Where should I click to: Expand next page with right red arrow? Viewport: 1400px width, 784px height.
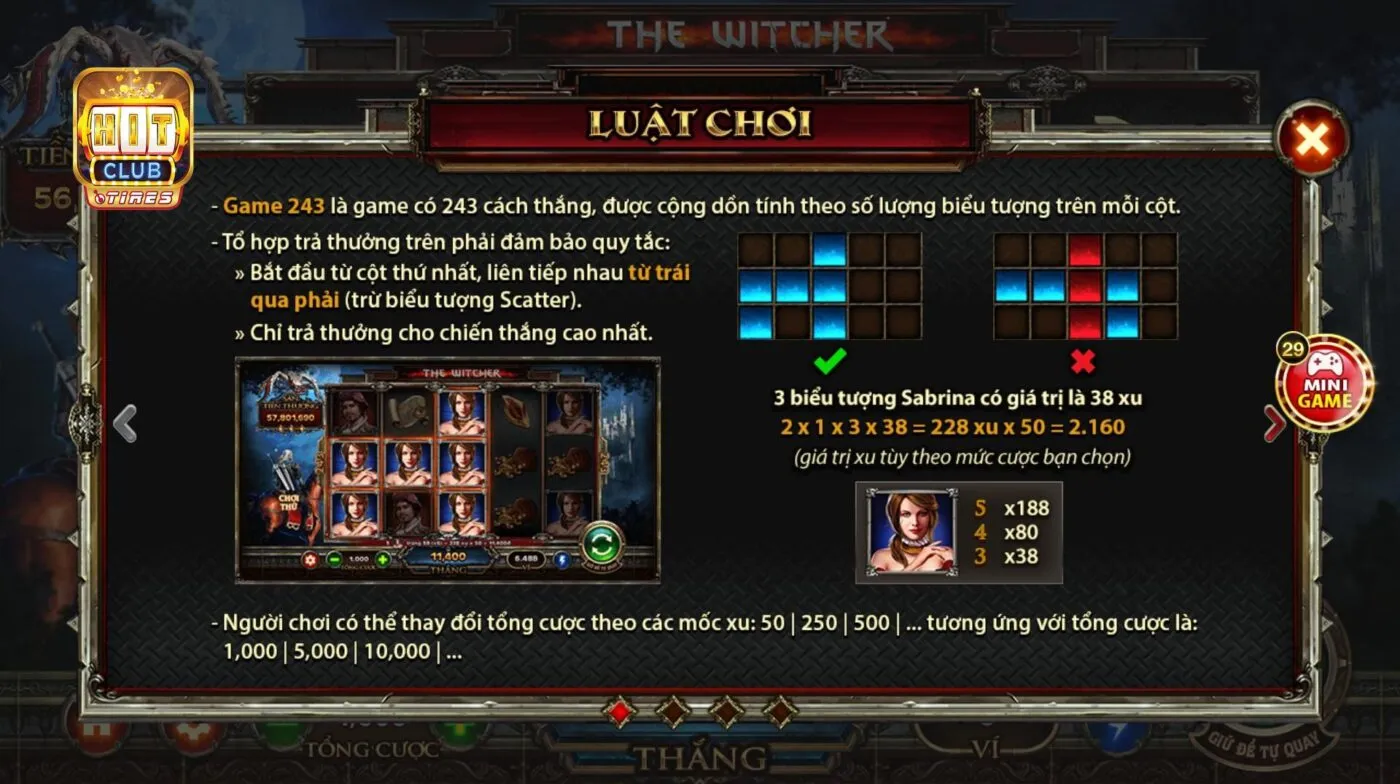coord(1272,423)
